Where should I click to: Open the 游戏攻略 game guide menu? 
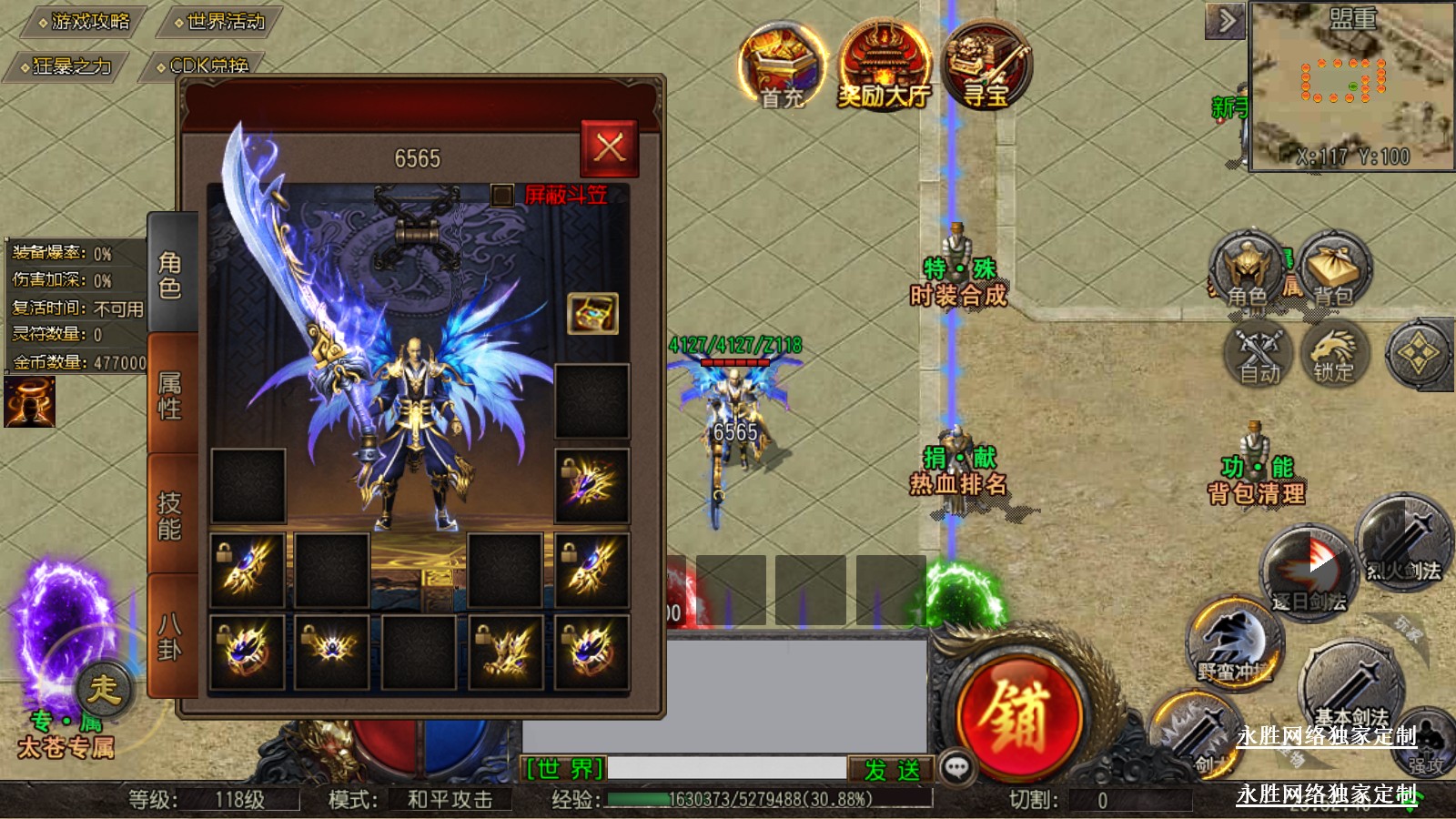pos(85,21)
